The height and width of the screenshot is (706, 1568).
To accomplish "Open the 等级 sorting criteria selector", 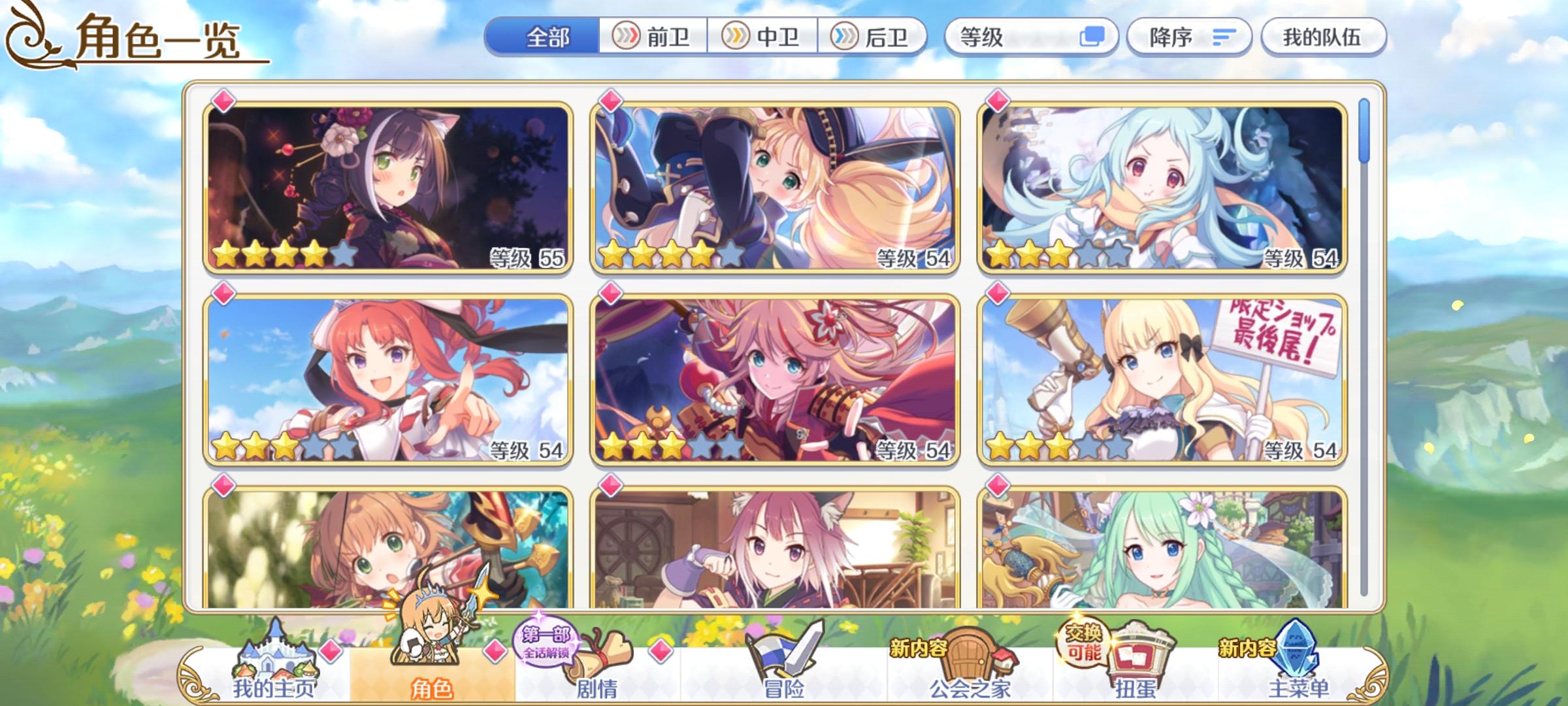I will pos(1029,37).
